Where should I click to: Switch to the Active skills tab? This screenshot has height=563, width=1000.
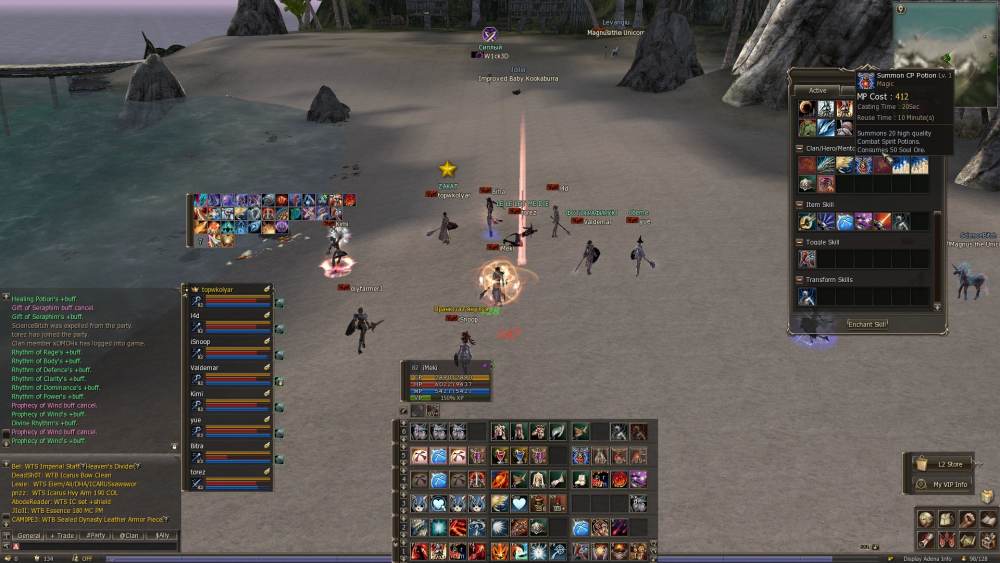click(817, 91)
